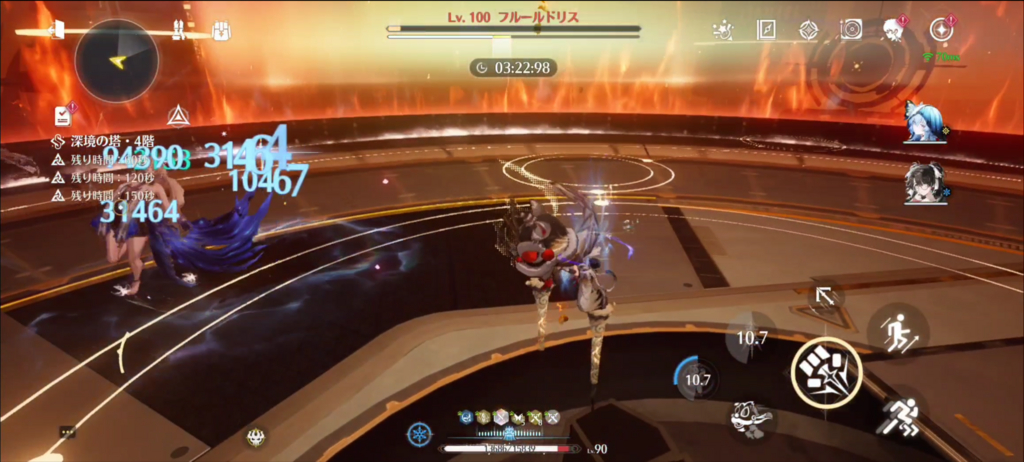Leave the domain via the exit door icon
The width and height of the screenshot is (1024, 462).
[x=54, y=30]
